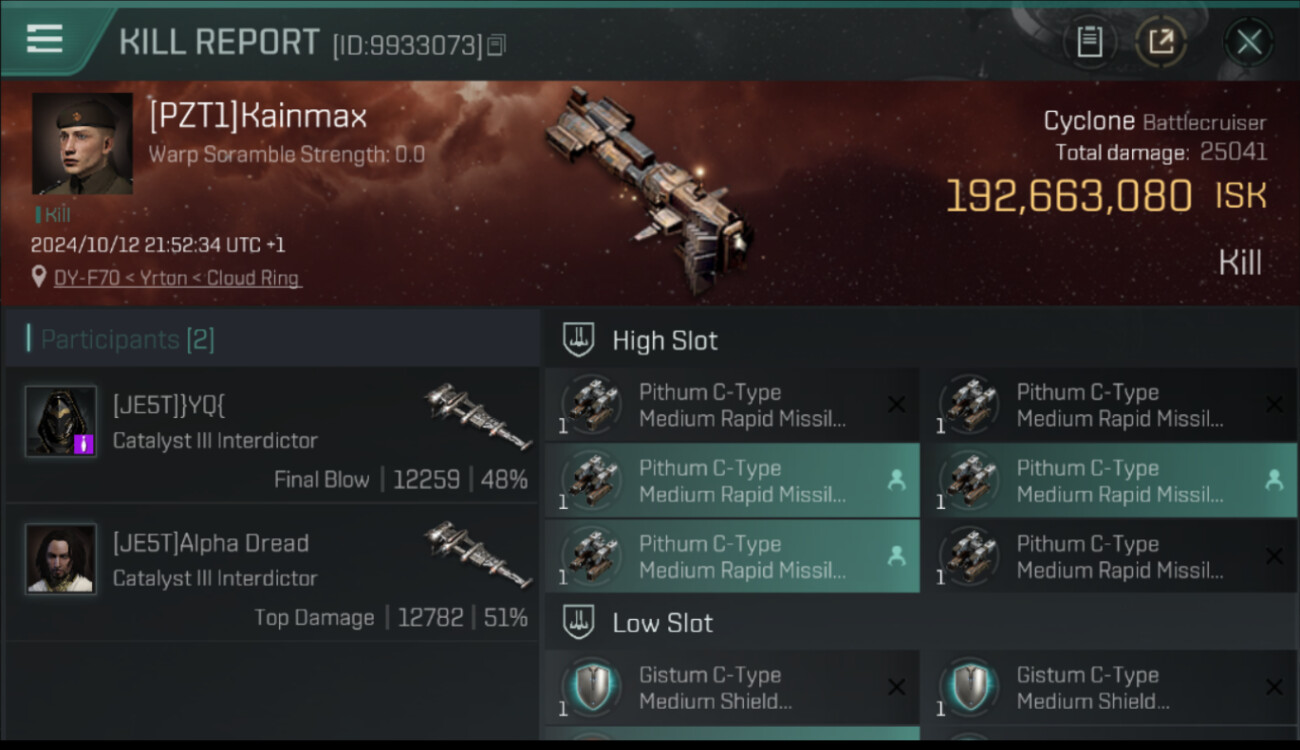
Task: Copy the kill report ID number
Action: [497, 45]
